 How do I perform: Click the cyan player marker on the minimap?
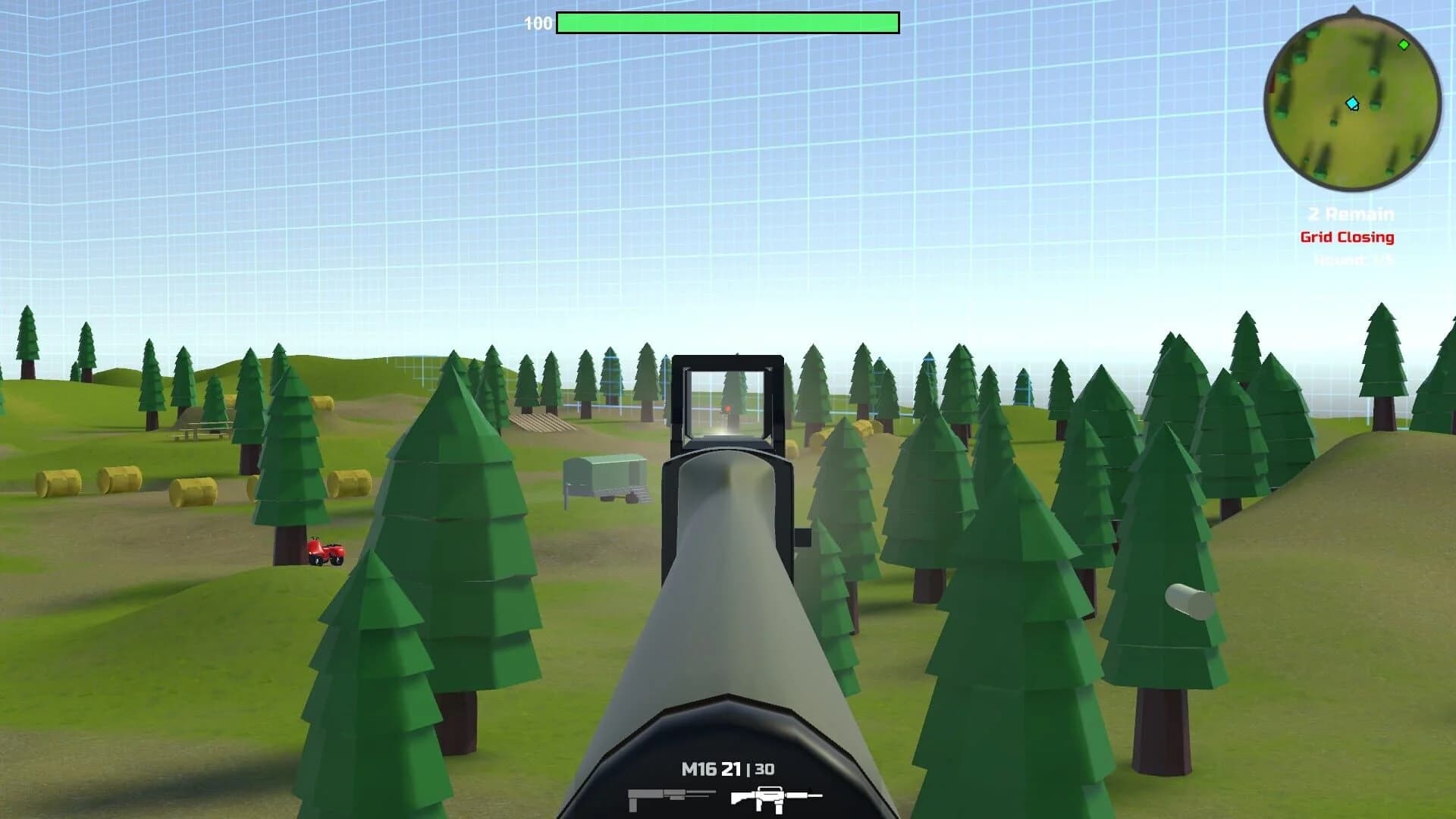point(1352,103)
